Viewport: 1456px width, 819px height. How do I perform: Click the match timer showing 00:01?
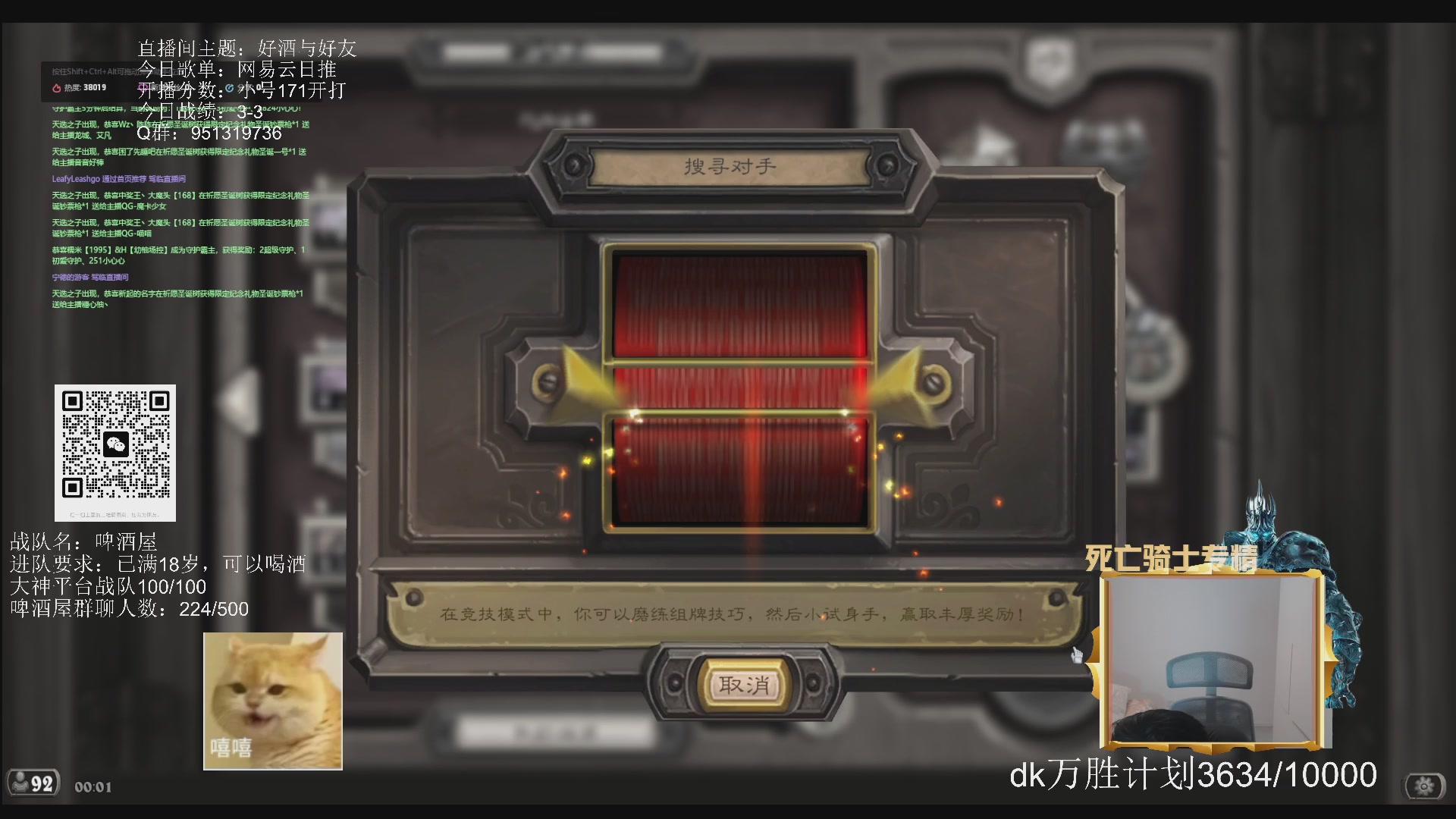click(91, 786)
